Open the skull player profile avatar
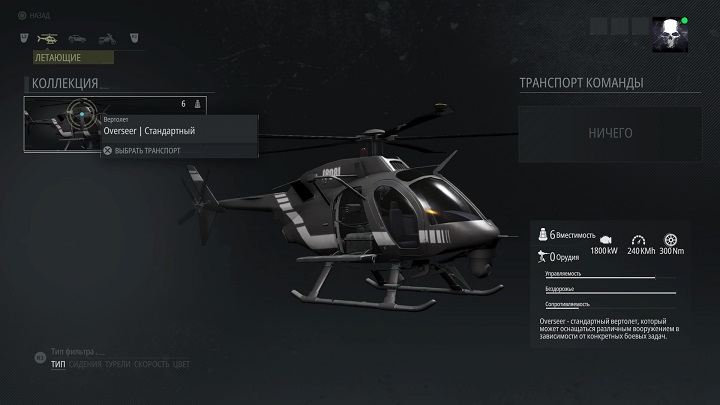The height and width of the screenshot is (405, 720). pos(667,34)
